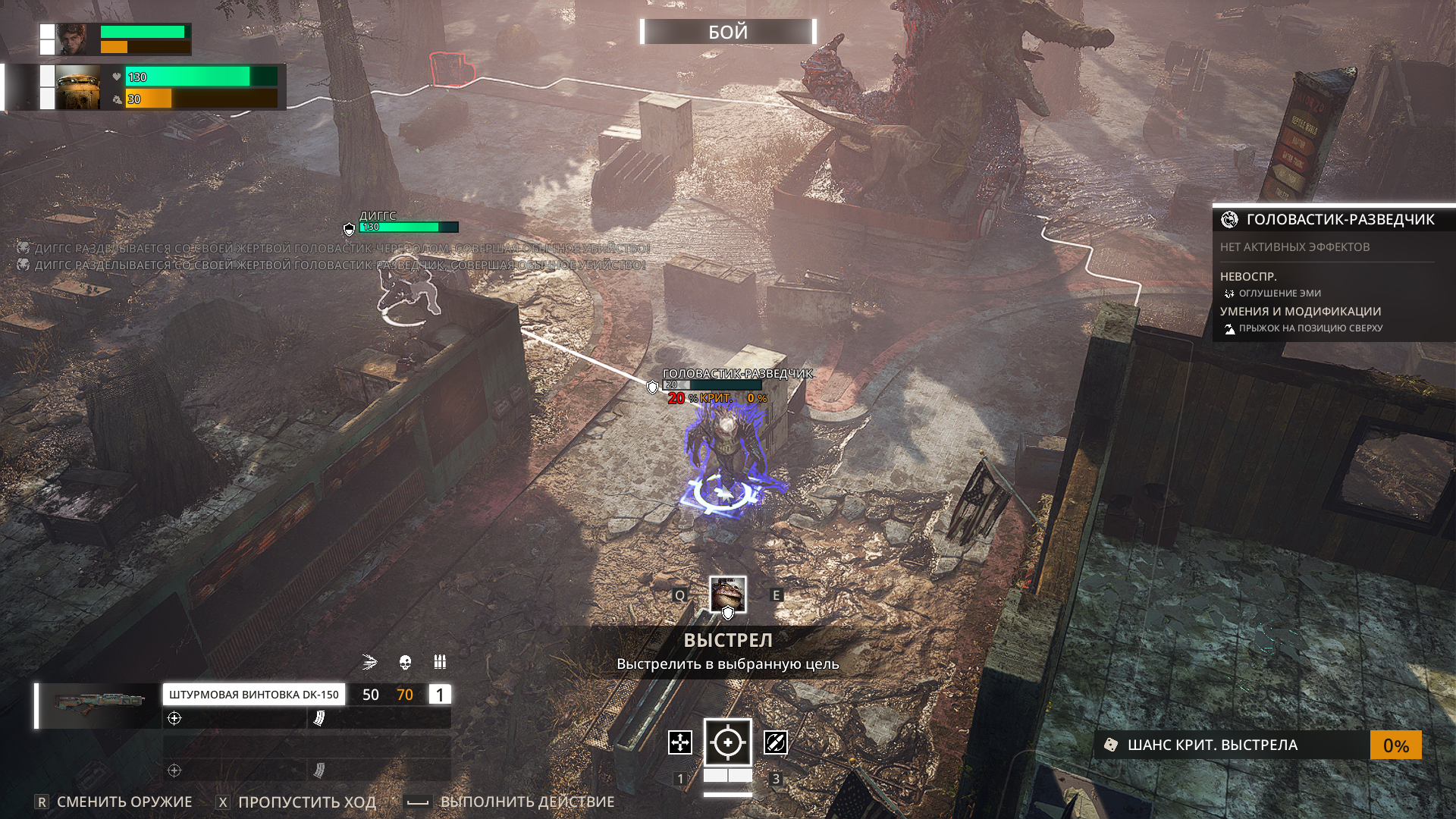Screen dimensions: 1456x819
Task: Confirm with the Выполнить действие label
Action: [527, 802]
